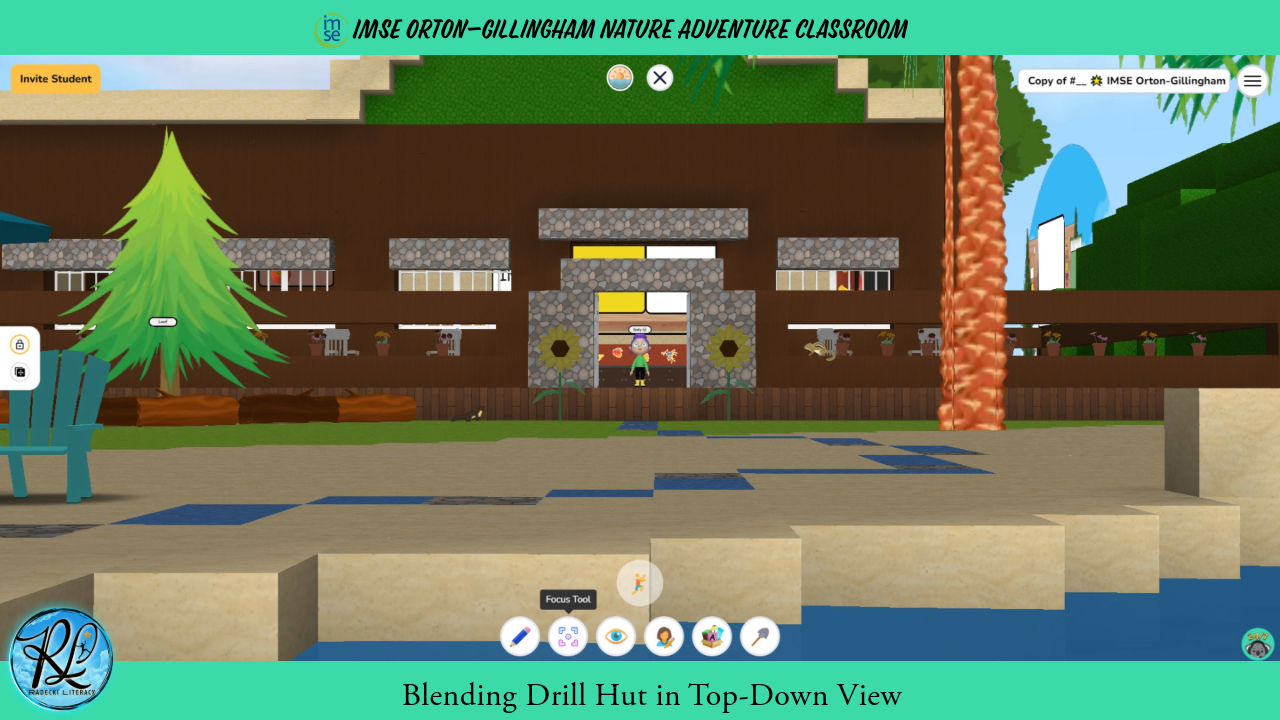
Task: Click the Radecki Literacy logo thumbnail
Action: pyautogui.click(x=60, y=655)
